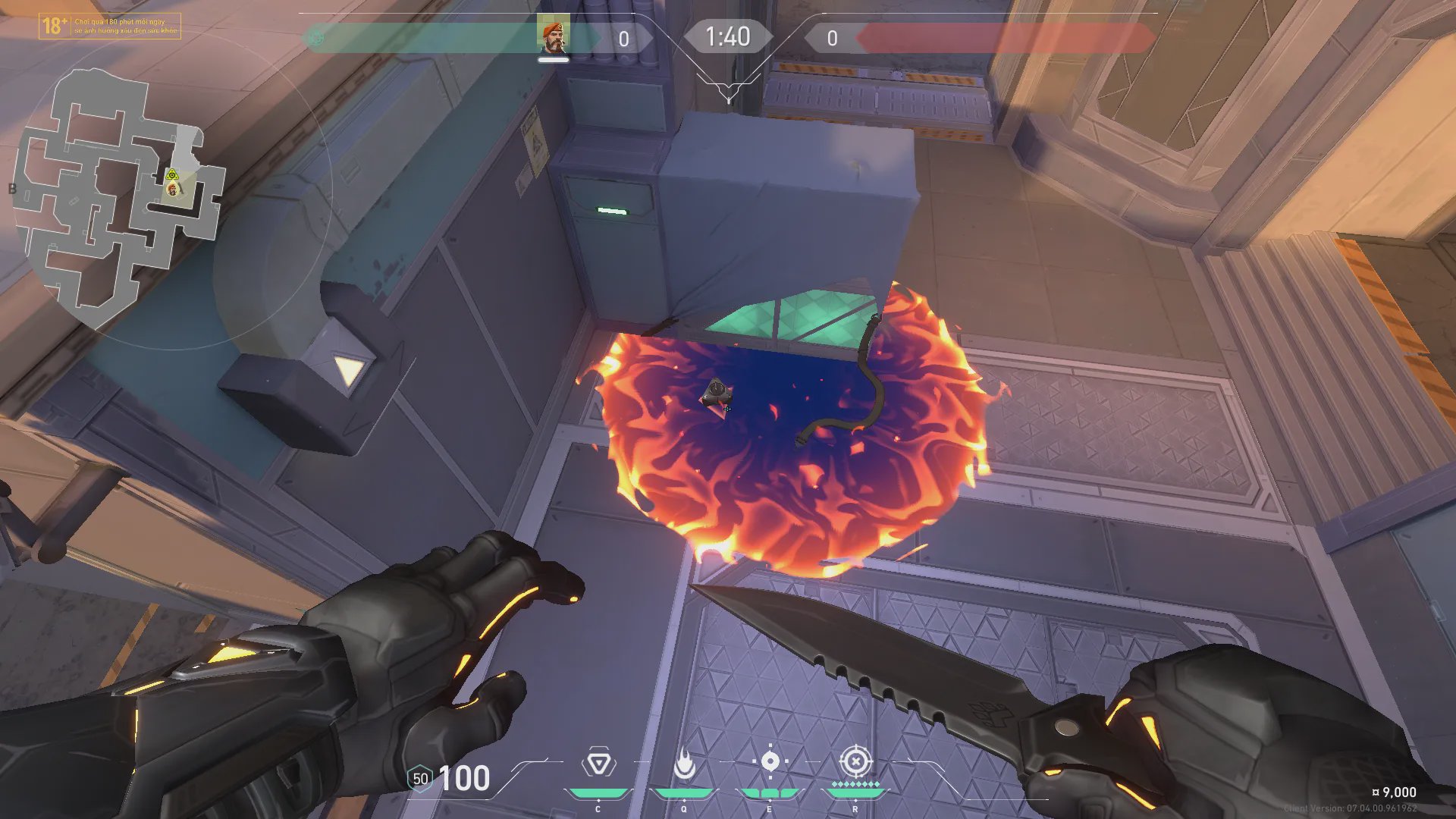The image size is (1456, 819).
Task: Select the Stim Beacon ability icon
Action: point(598,763)
